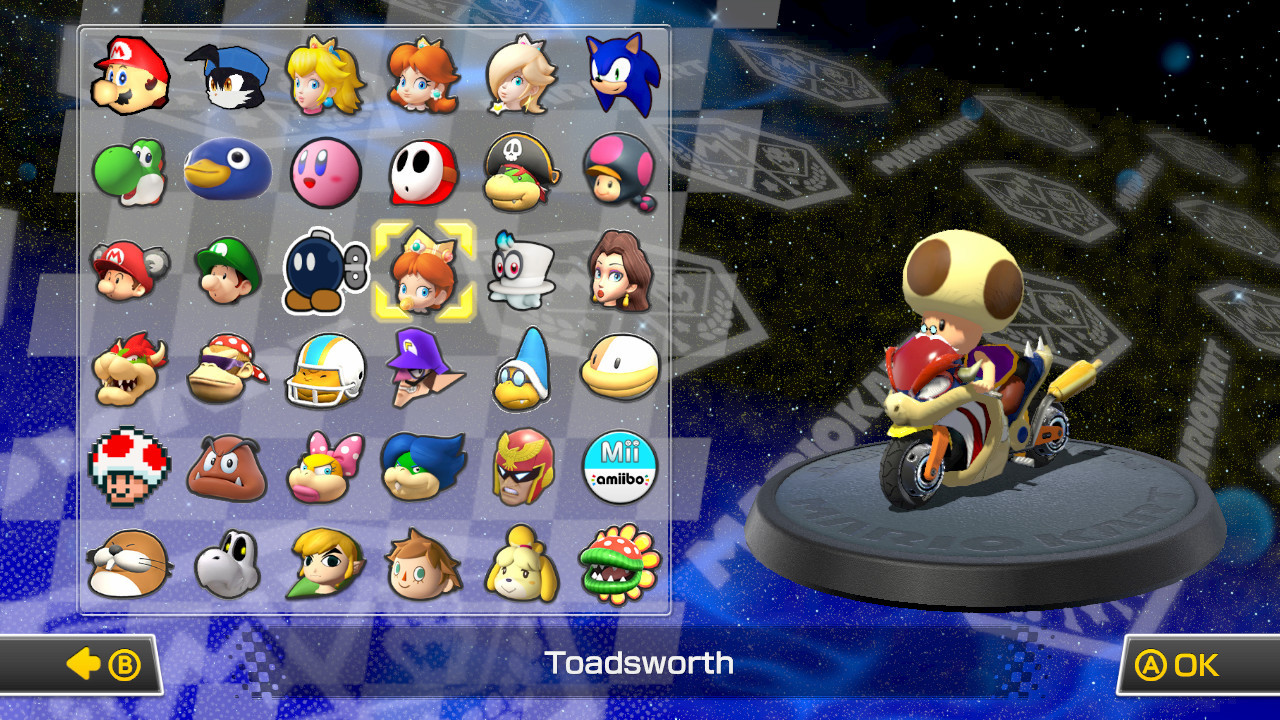
Task: Pick Shy Guy as your racer
Action: (x=423, y=172)
